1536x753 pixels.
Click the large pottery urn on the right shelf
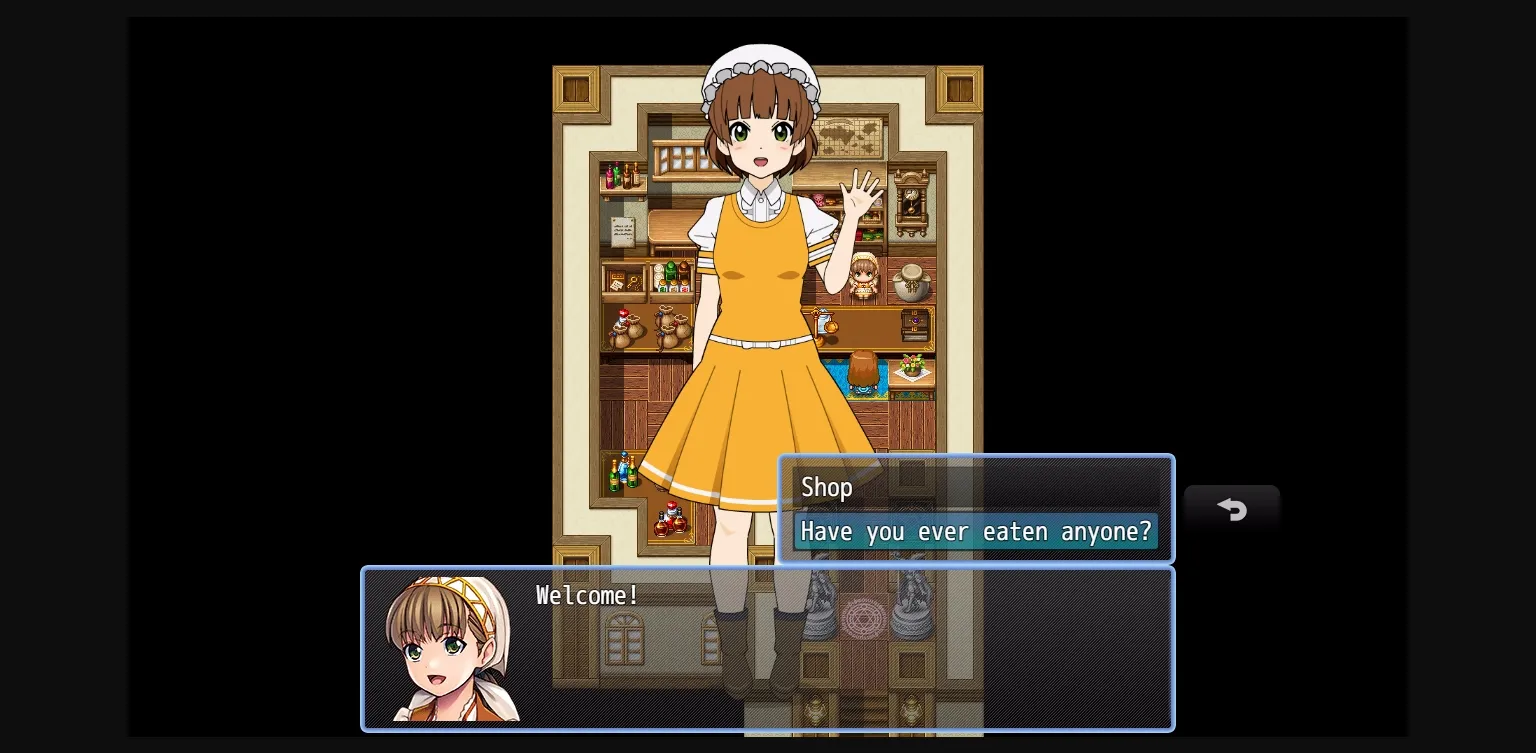[913, 282]
